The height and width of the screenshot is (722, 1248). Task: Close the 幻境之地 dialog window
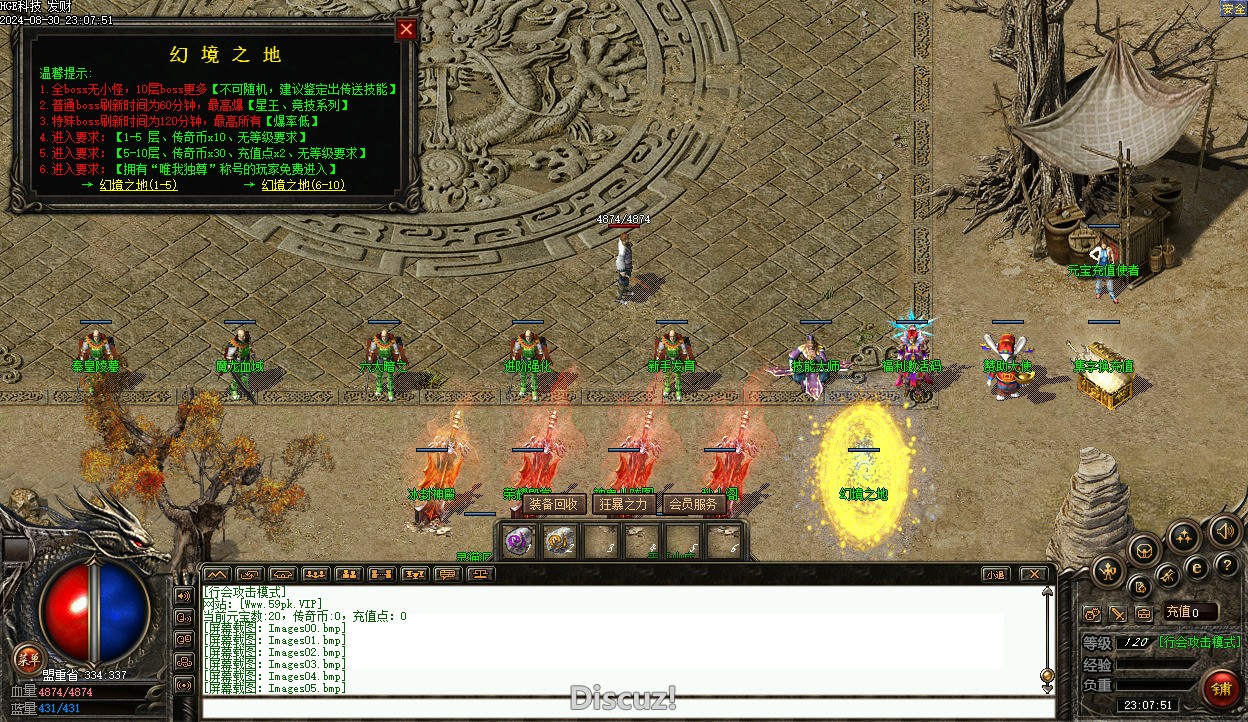pos(406,29)
